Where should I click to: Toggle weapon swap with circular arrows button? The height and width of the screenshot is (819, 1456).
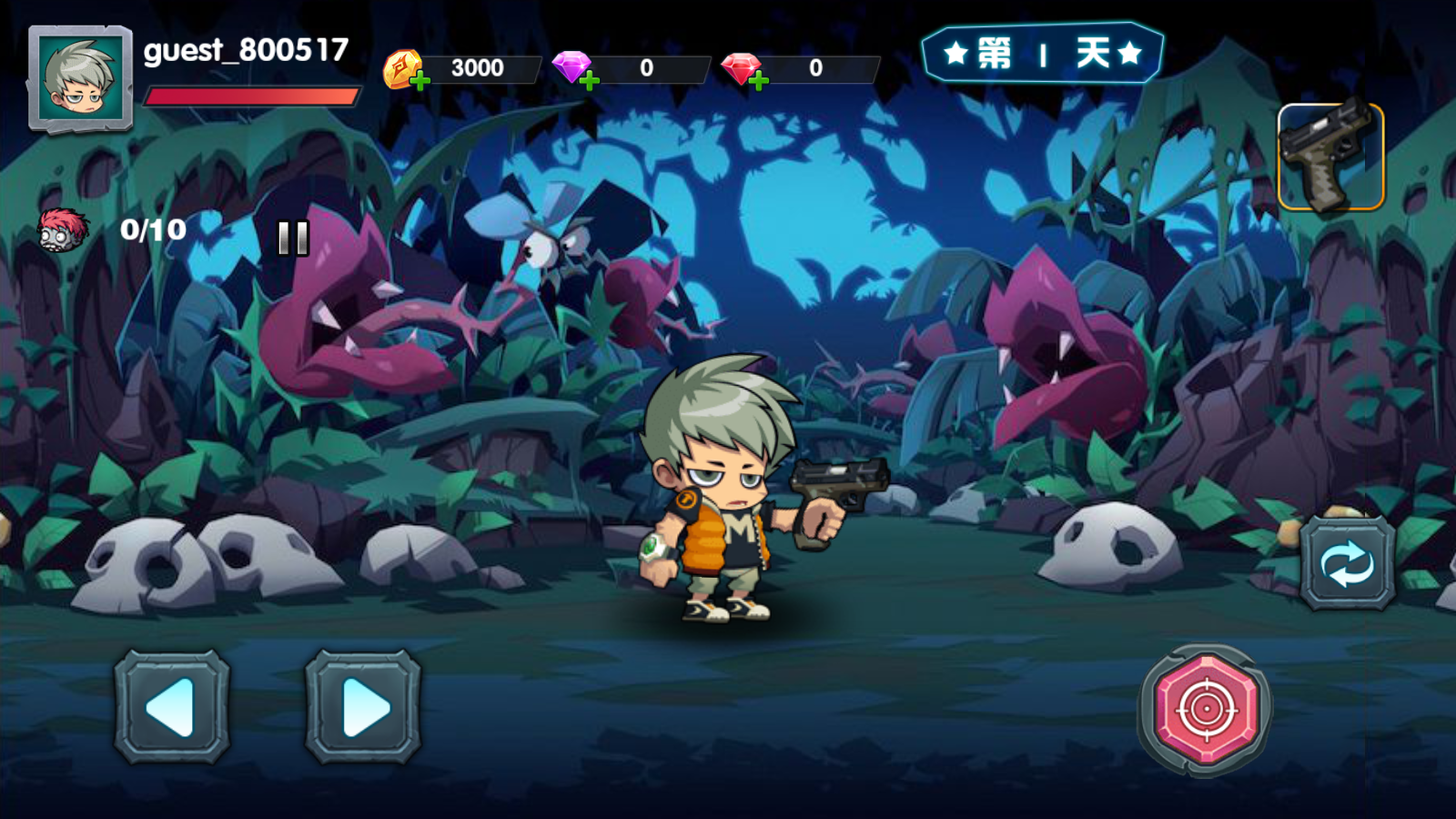pyautogui.click(x=1344, y=561)
